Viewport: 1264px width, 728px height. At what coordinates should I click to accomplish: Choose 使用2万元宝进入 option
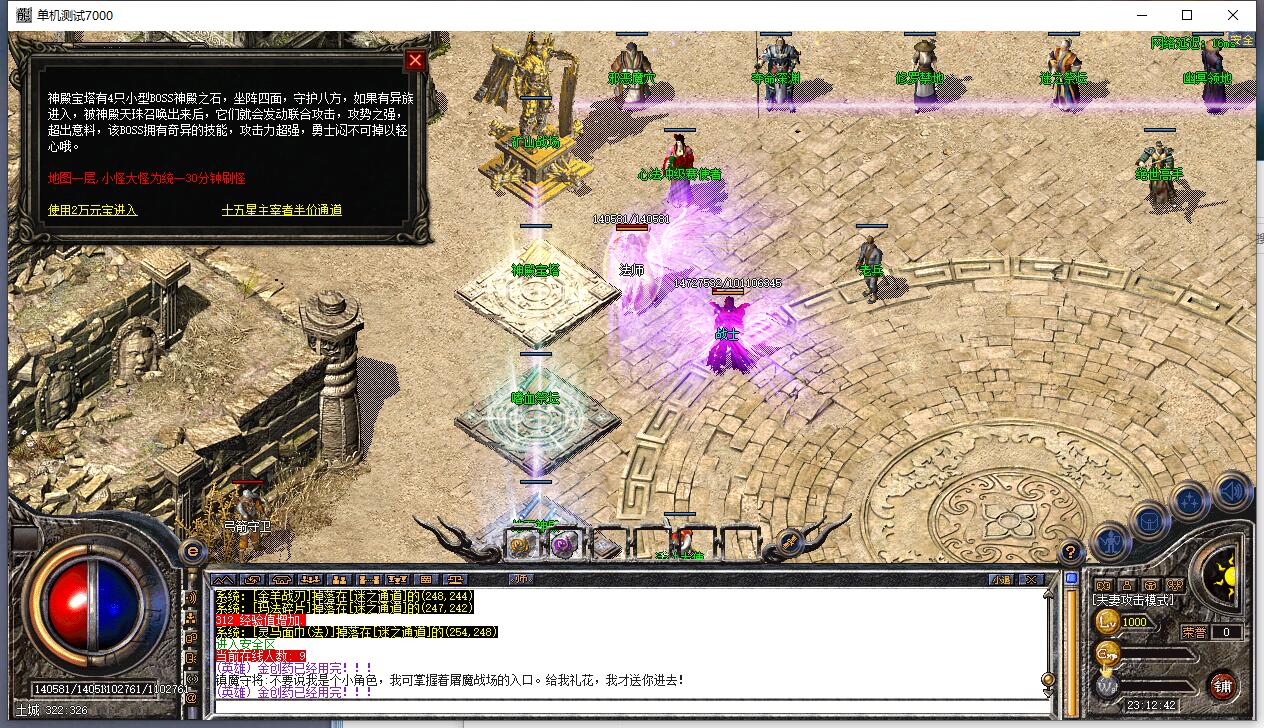93,210
